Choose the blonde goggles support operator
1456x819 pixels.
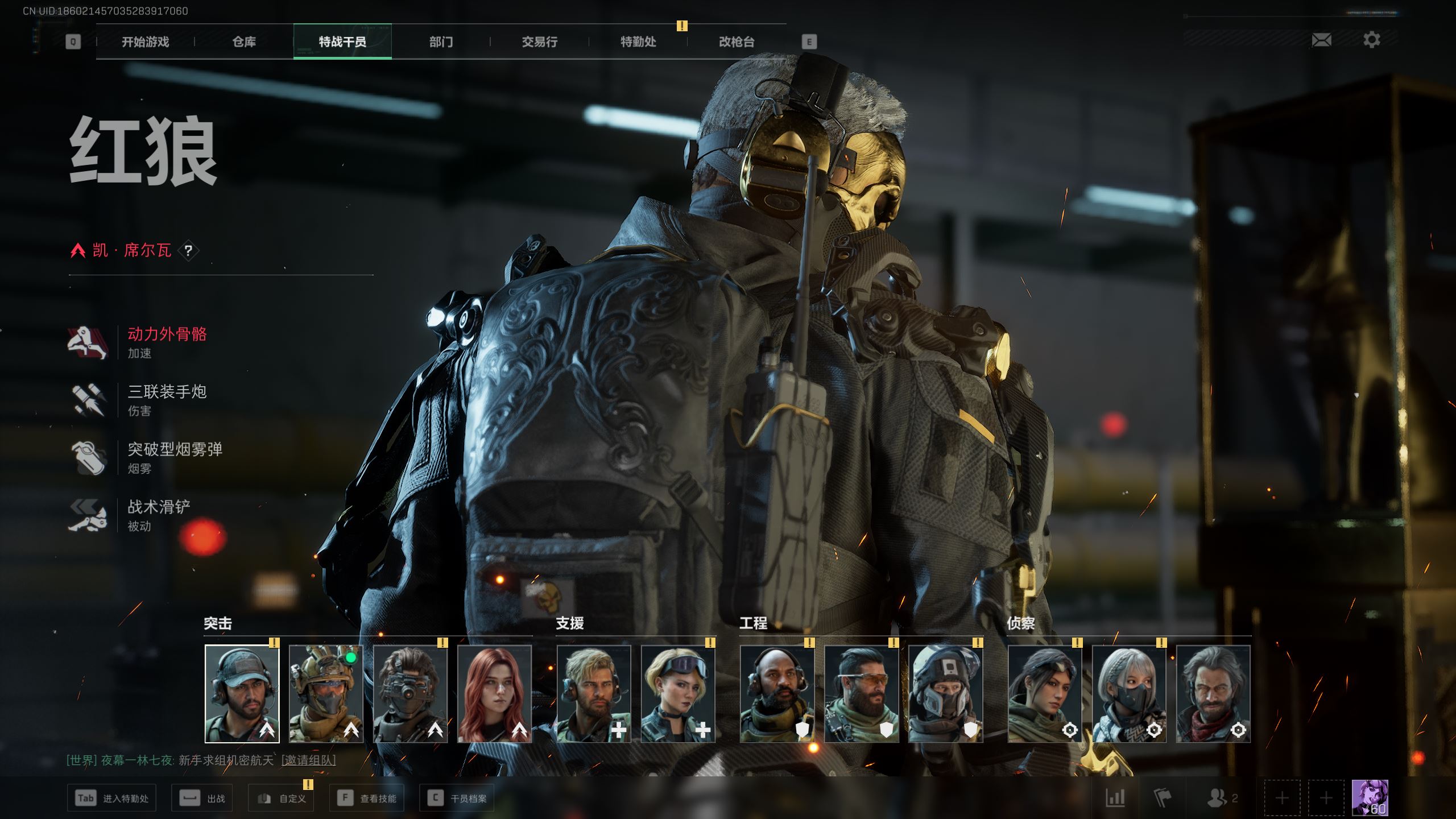pyautogui.click(x=678, y=693)
